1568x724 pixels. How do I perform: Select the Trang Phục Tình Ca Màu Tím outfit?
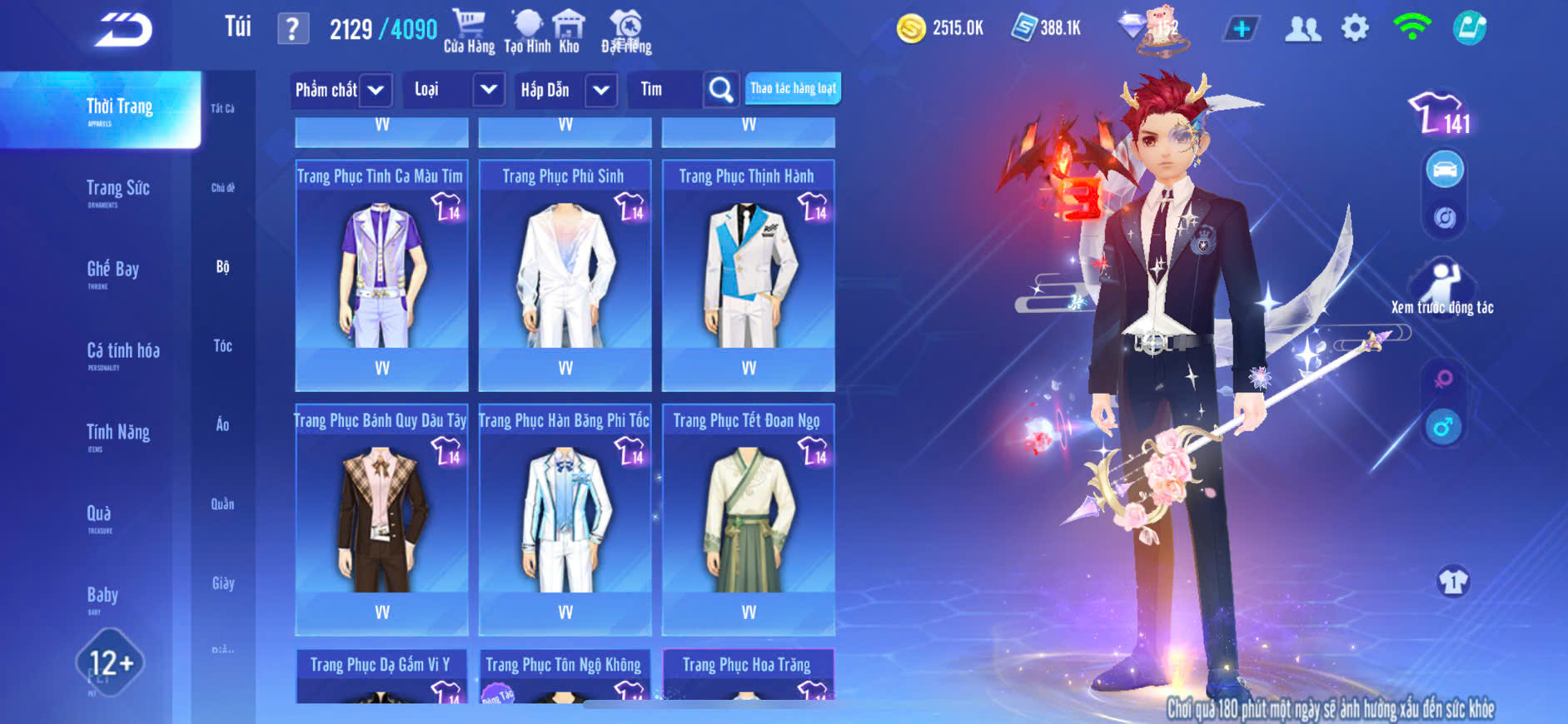(381, 275)
